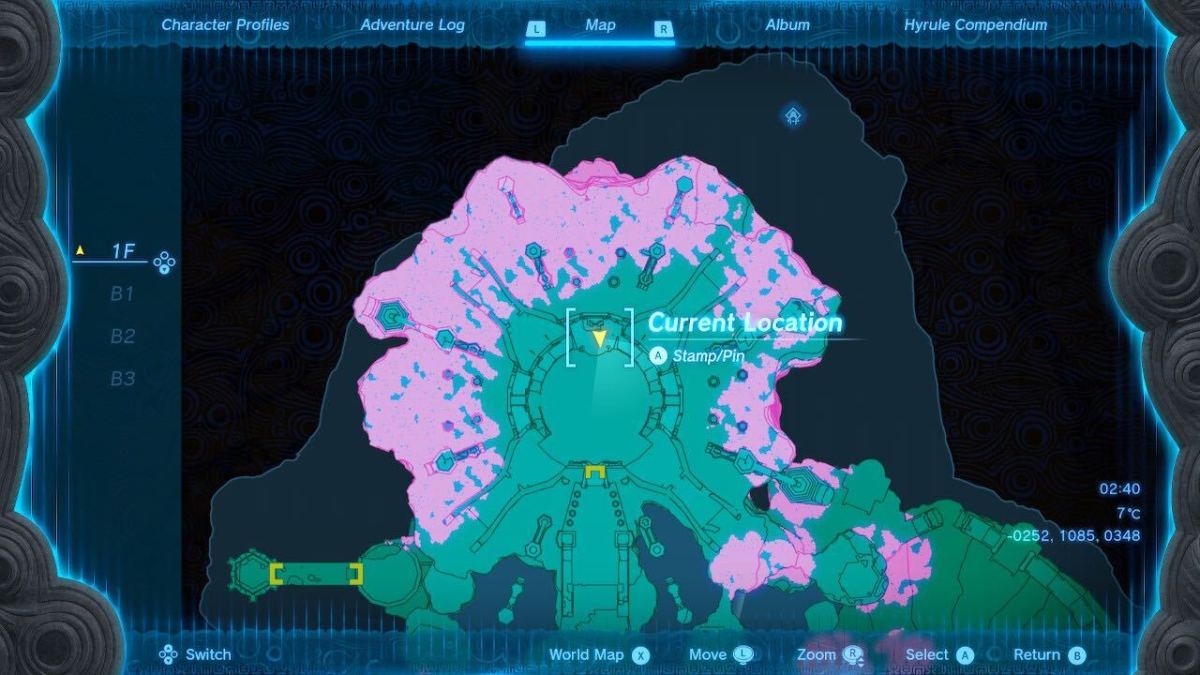Click the blue map marker icon at top
This screenshot has height=675, width=1200.
point(793,117)
